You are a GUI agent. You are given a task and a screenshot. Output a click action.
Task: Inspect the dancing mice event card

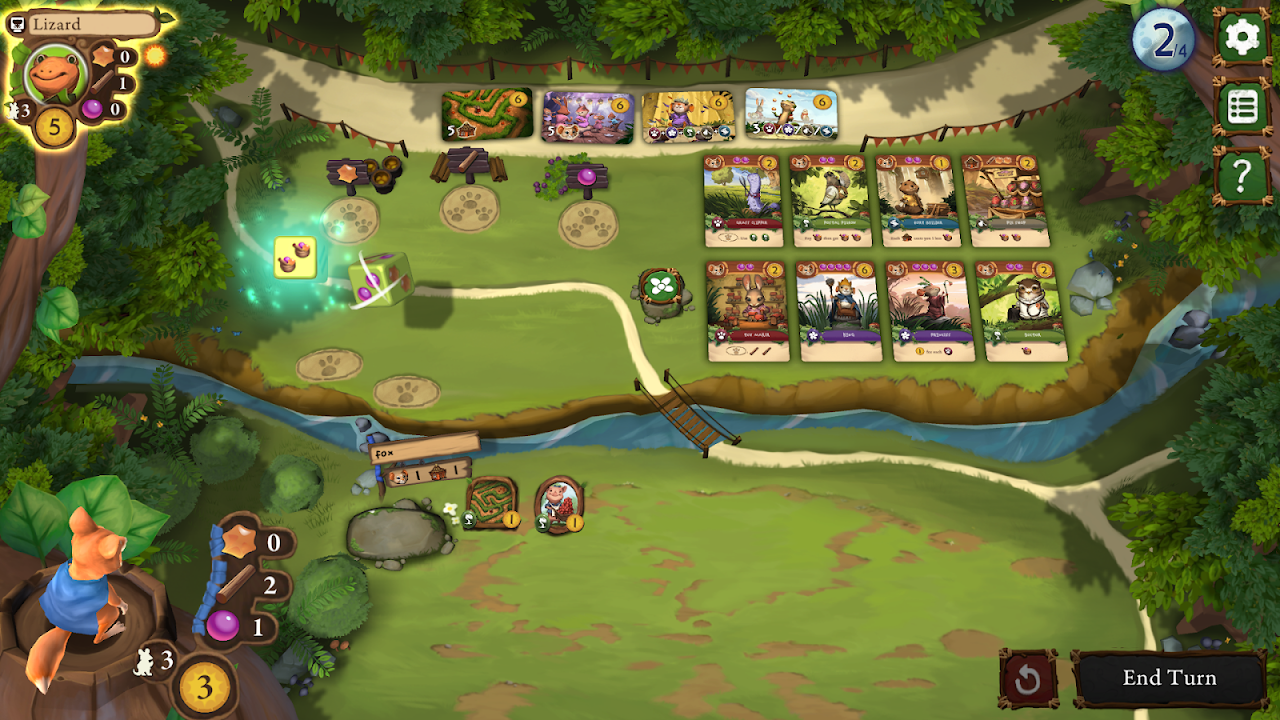(588, 116)
